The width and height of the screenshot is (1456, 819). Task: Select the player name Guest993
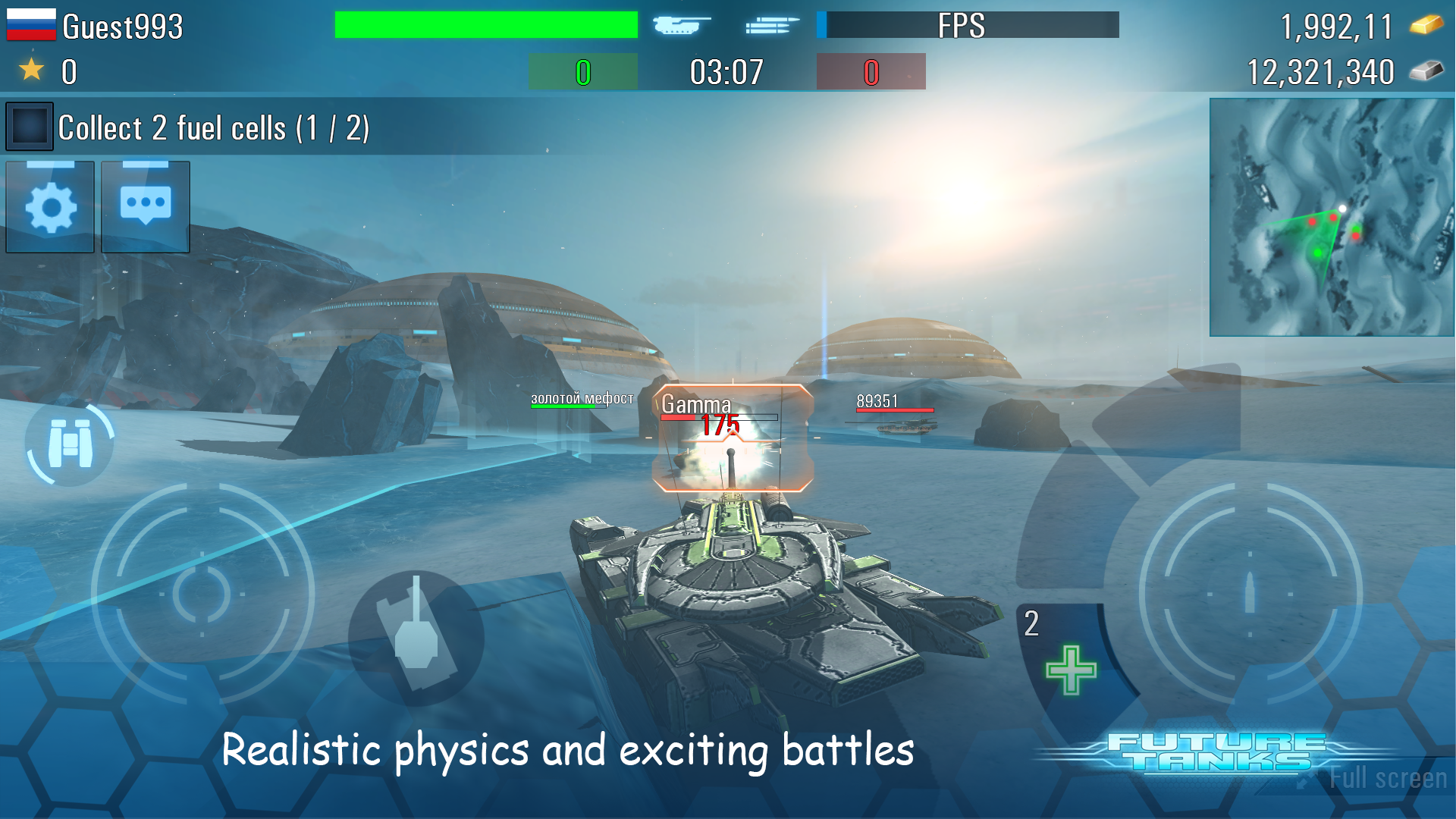pos(121,25)
